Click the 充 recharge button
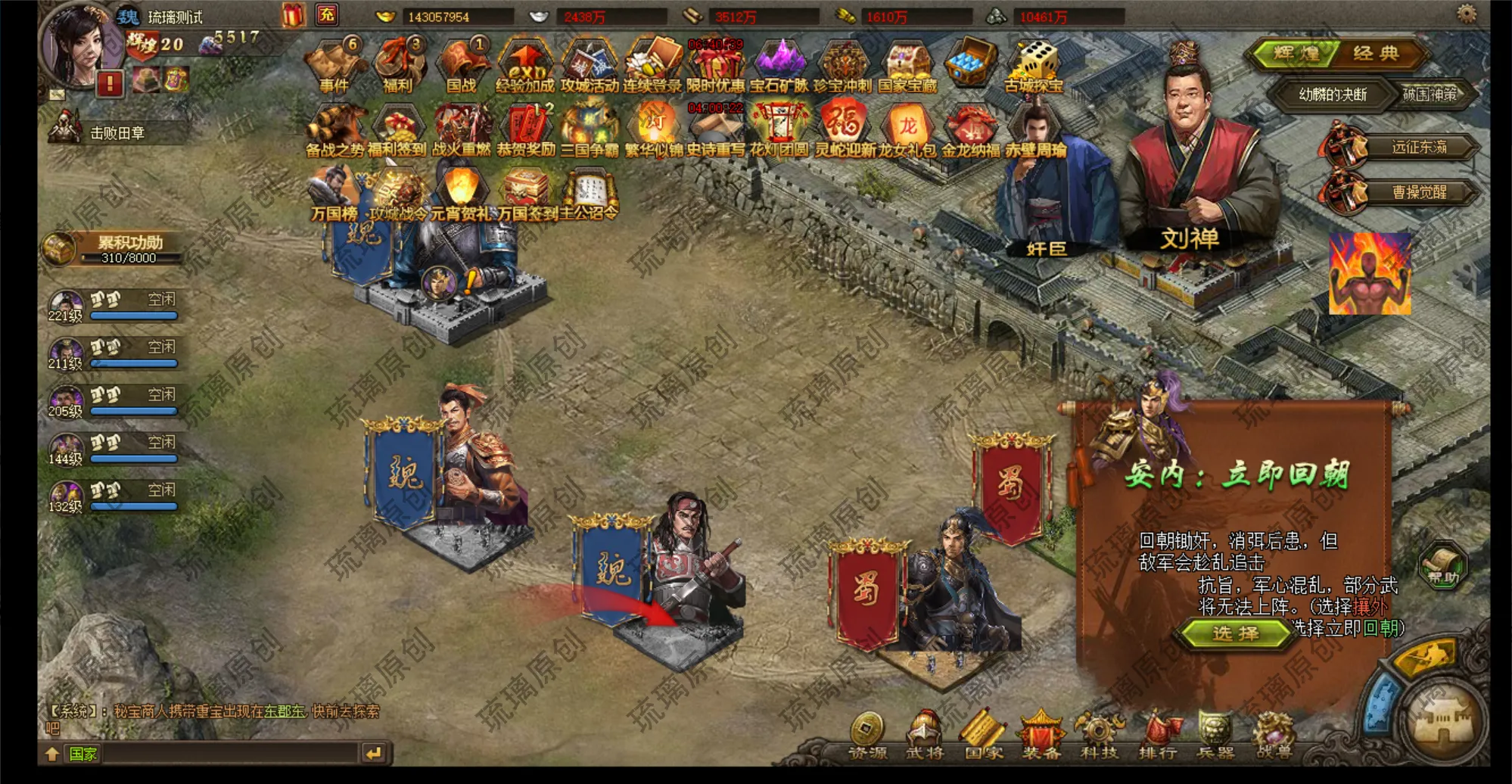The height and width of the screenshot is (784, 1512). tap(327, 14)
